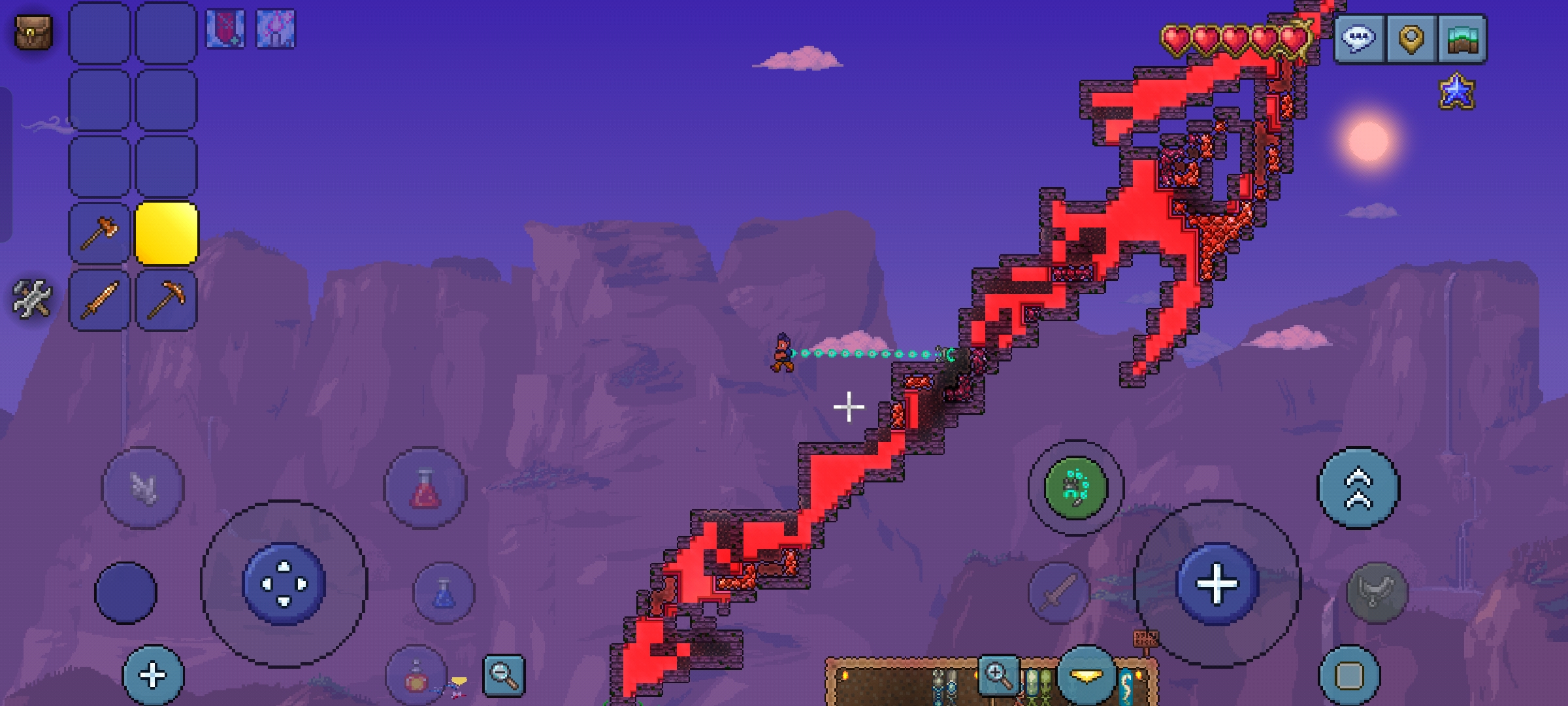1568x706 pixels.
Task: Open the leather inventory bag
Action: pyautogui.click(x=33, y=32)
